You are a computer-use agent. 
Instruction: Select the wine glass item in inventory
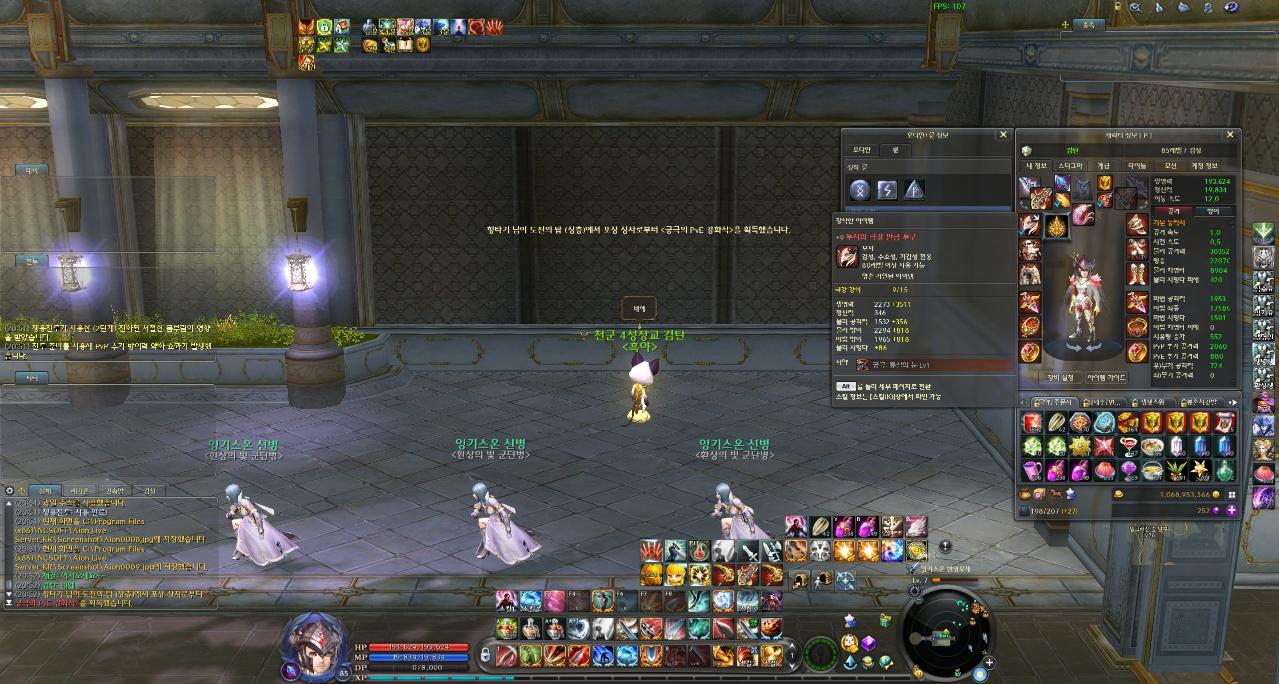(1128, 447)
